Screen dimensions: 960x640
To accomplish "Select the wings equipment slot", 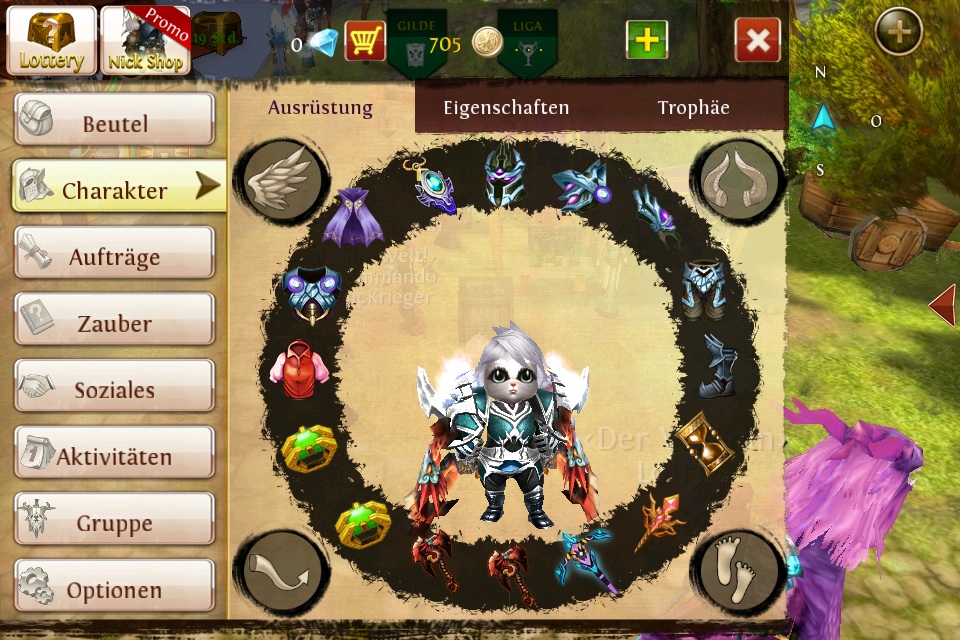I will (x=282, y=181).
